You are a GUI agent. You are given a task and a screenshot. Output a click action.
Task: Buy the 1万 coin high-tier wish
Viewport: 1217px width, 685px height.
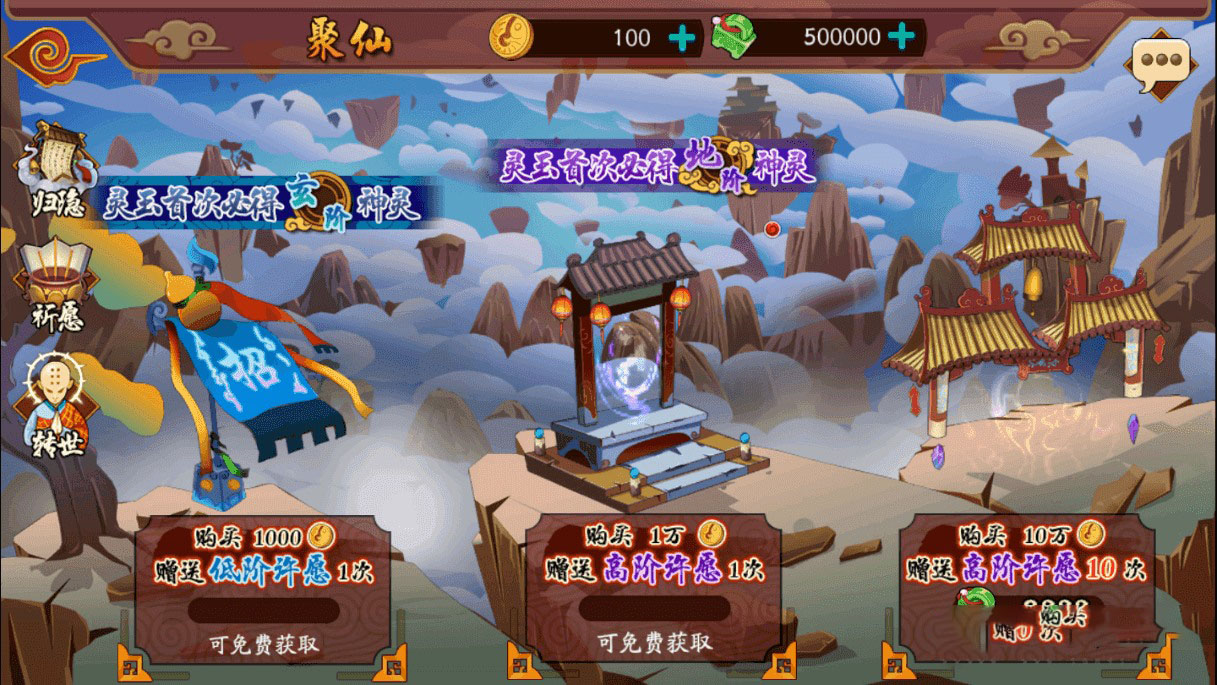(654, 590)
